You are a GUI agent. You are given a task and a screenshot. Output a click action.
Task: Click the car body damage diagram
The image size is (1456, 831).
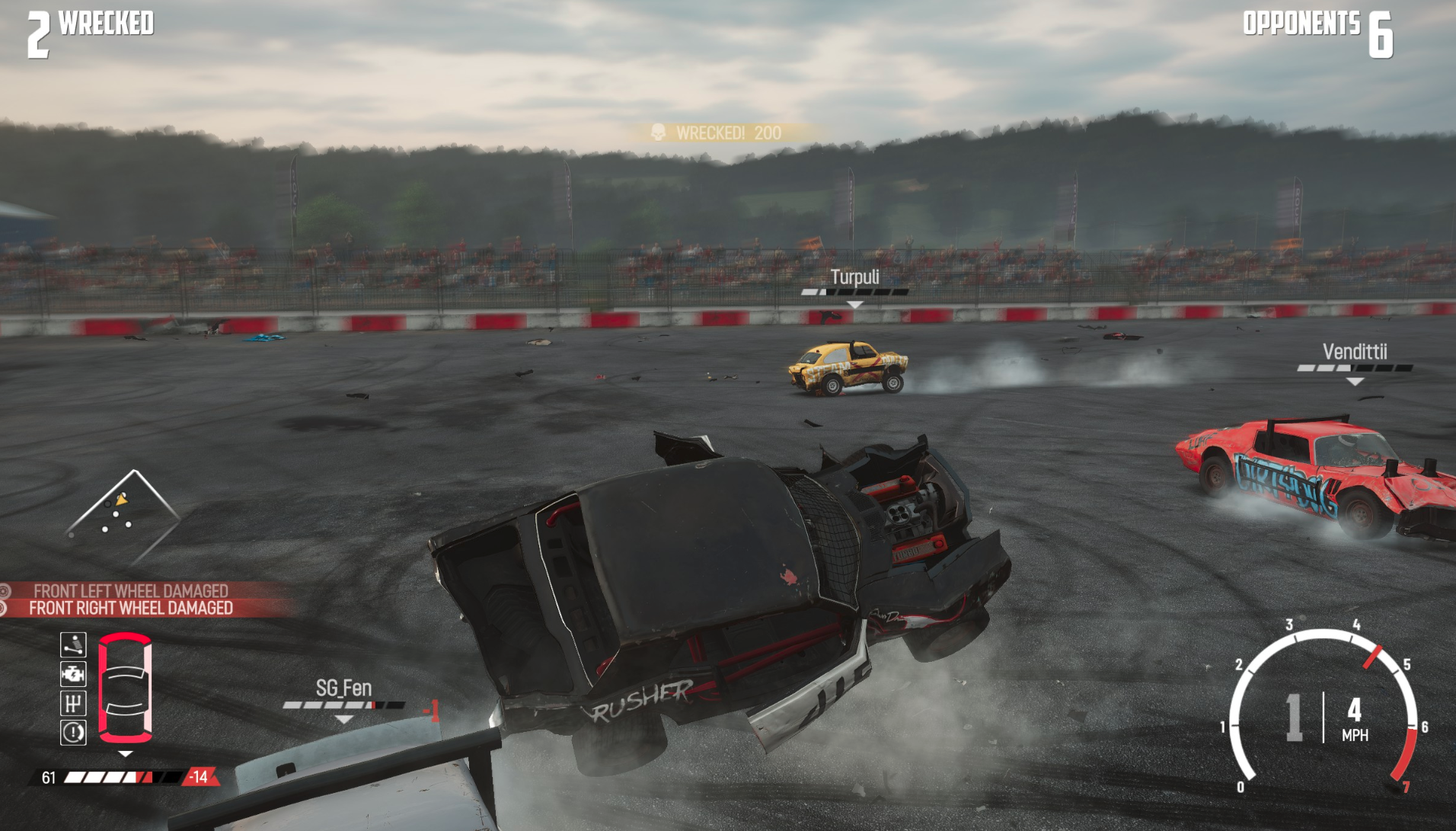pyautogui.click(x=126, y=687)
